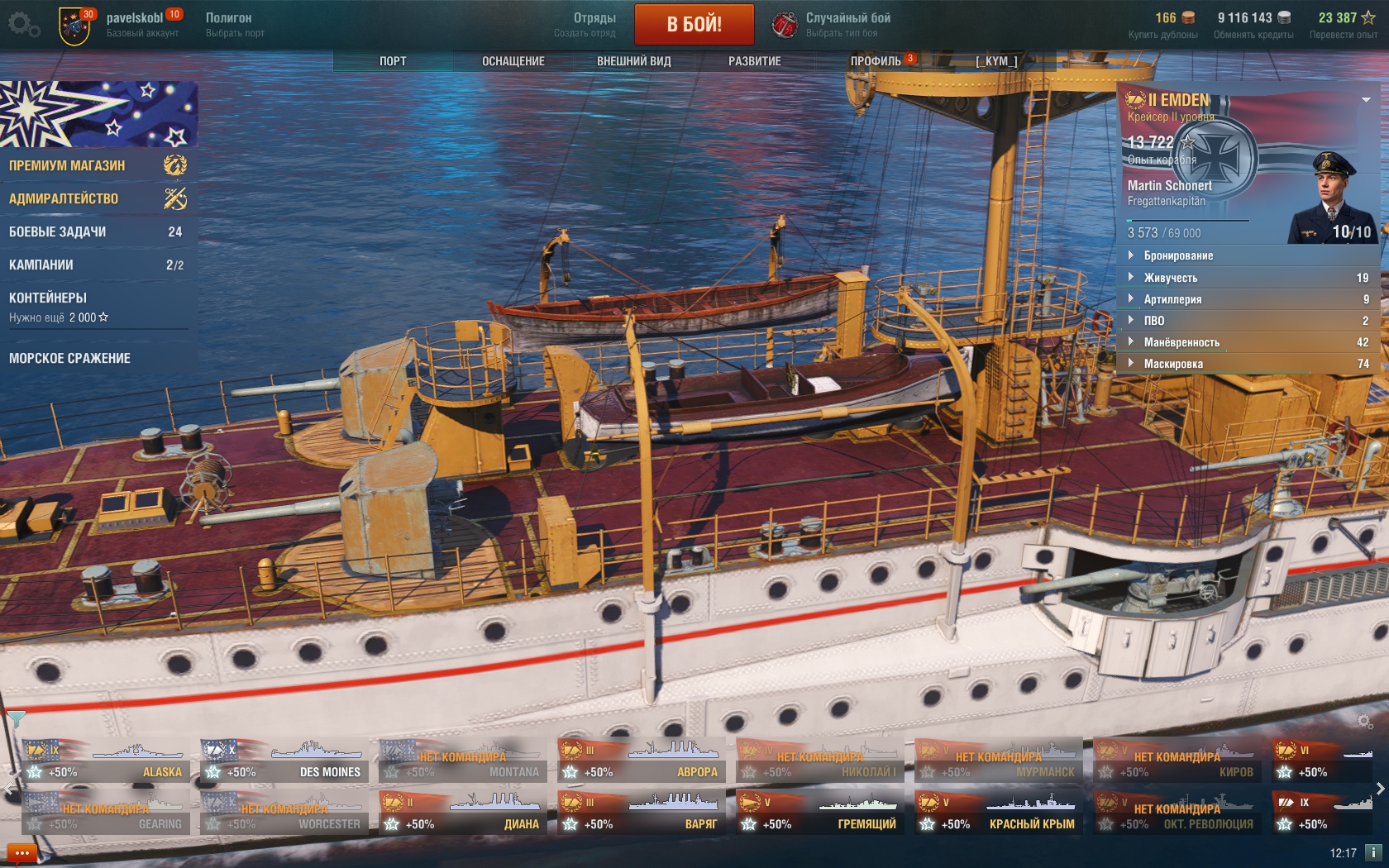Pick the КРАСНЫЙ КРЫМ ship card
Viewport: 1389px width, 868px height.
coord(999,813)
